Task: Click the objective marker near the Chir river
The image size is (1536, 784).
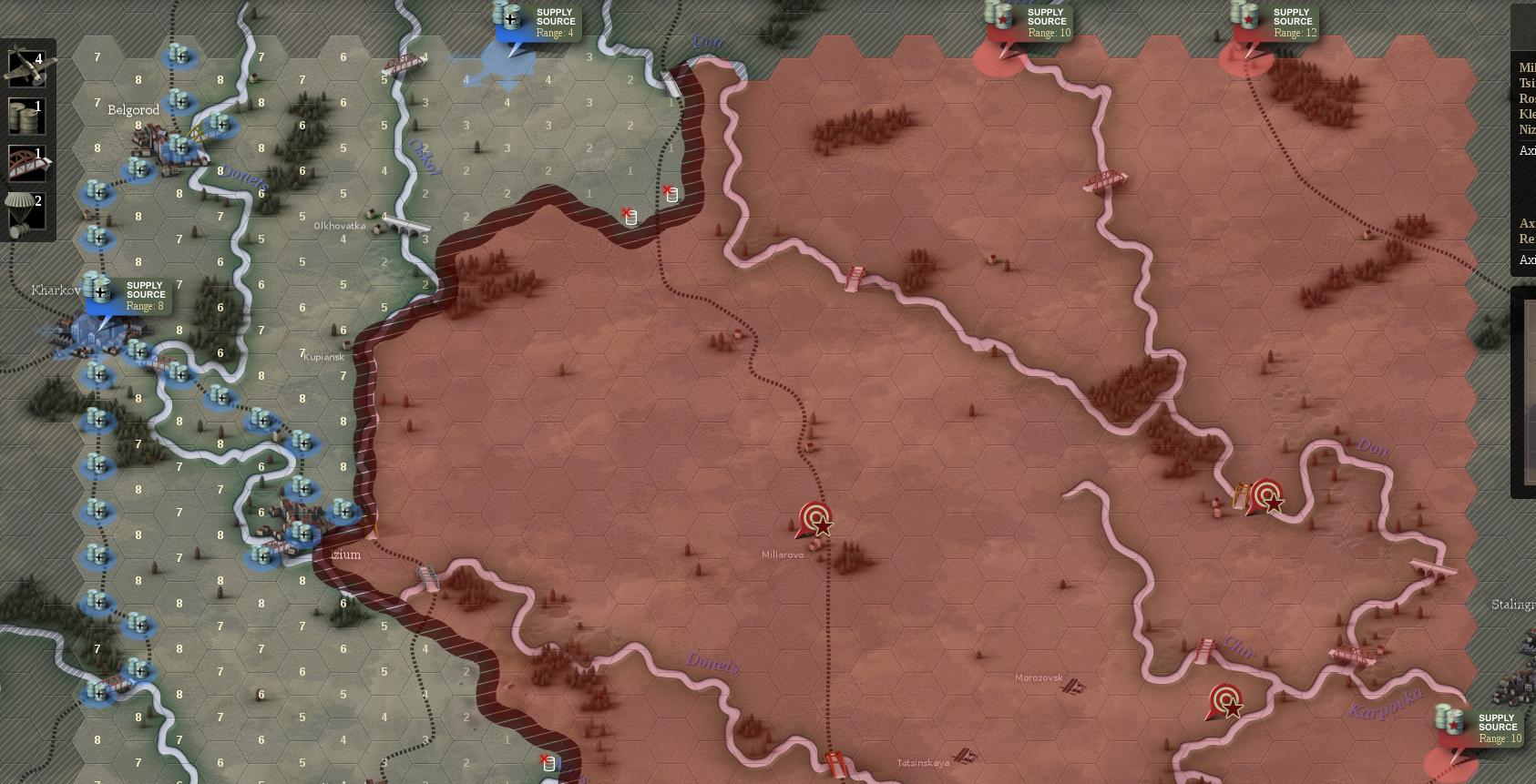Action: (x=1224, y=702)
